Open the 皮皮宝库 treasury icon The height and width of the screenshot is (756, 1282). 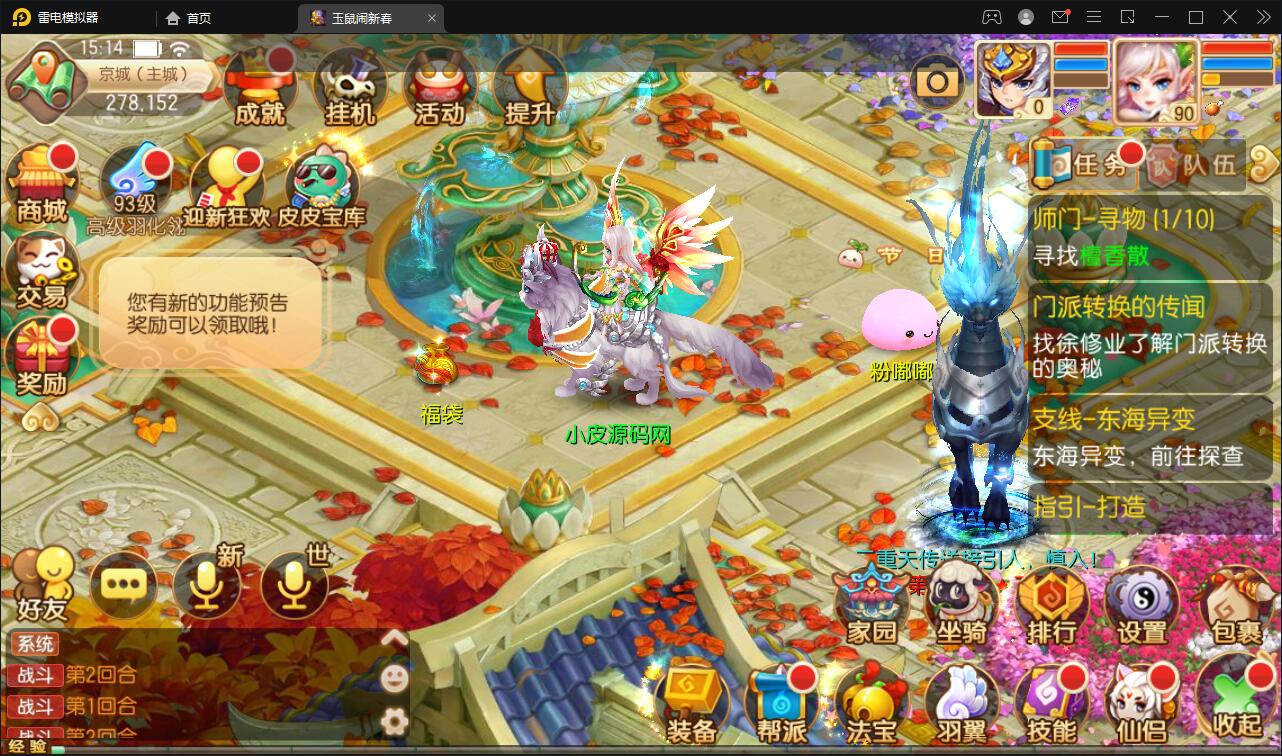click(322, 188)
